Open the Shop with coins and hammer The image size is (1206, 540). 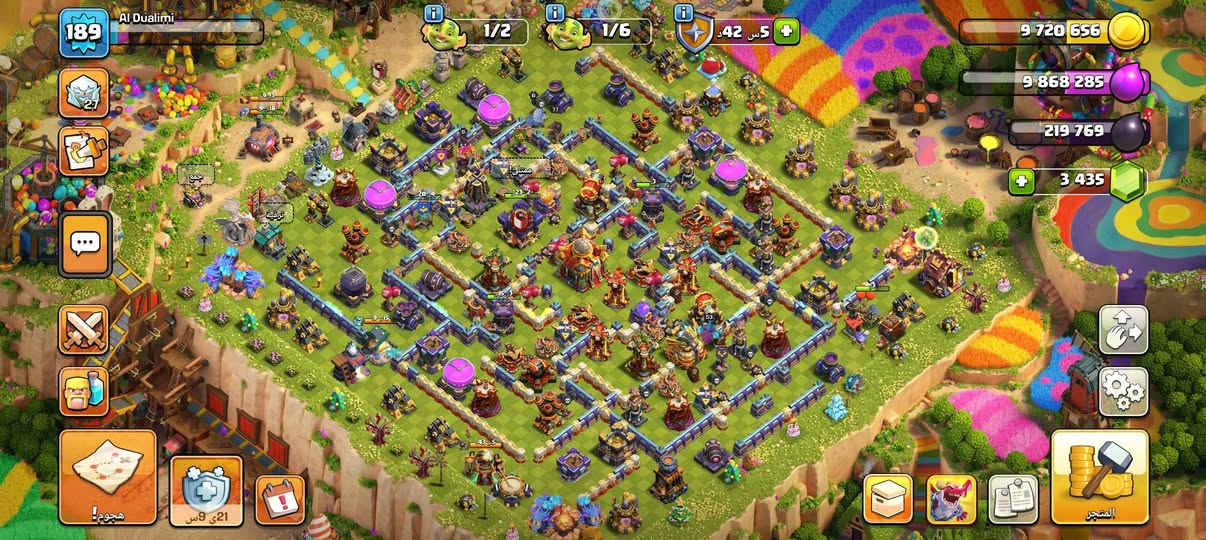click(x=1099, y=478)
